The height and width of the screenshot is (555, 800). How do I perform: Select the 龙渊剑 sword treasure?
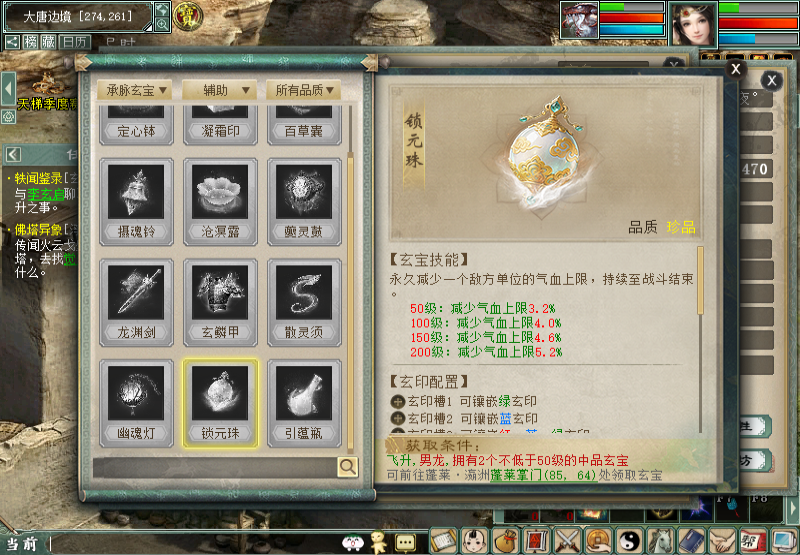[136, 302]
